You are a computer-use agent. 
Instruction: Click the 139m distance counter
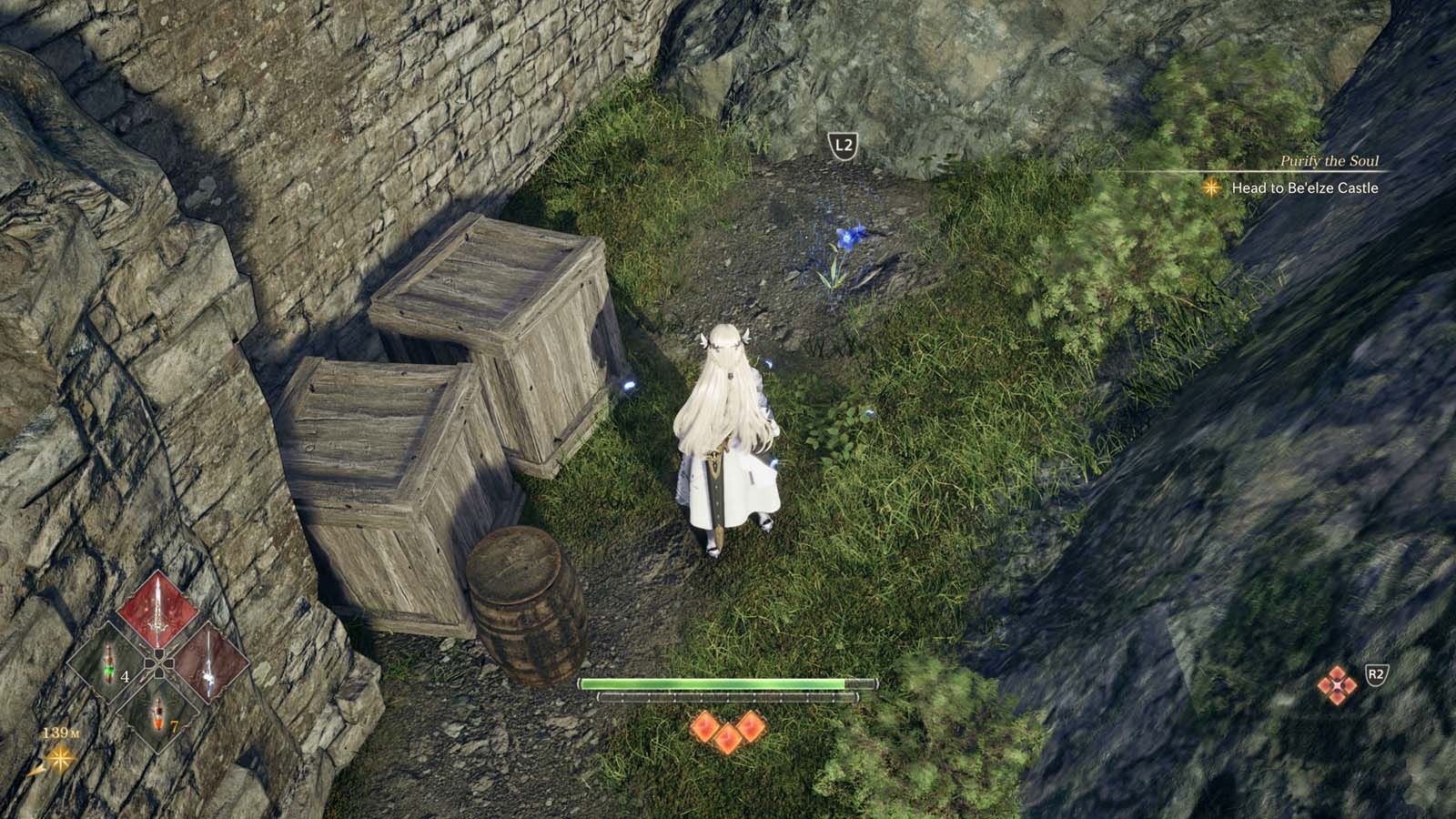(x=62, y=732)
